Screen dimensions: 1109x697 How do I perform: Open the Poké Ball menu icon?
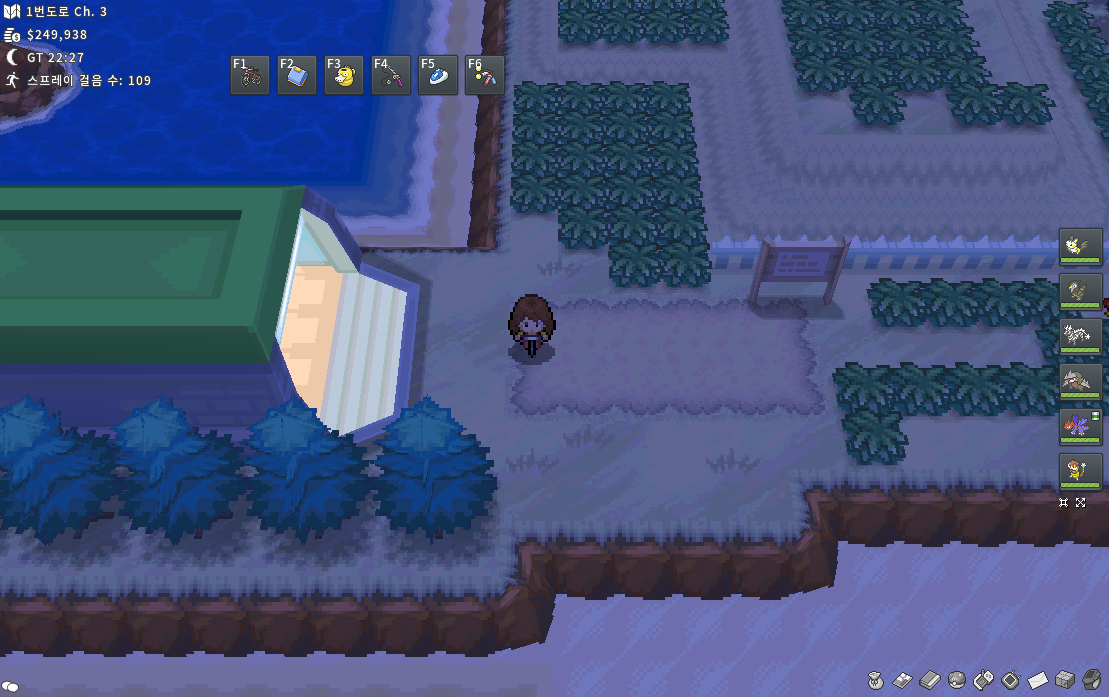[x=957, y=681]
